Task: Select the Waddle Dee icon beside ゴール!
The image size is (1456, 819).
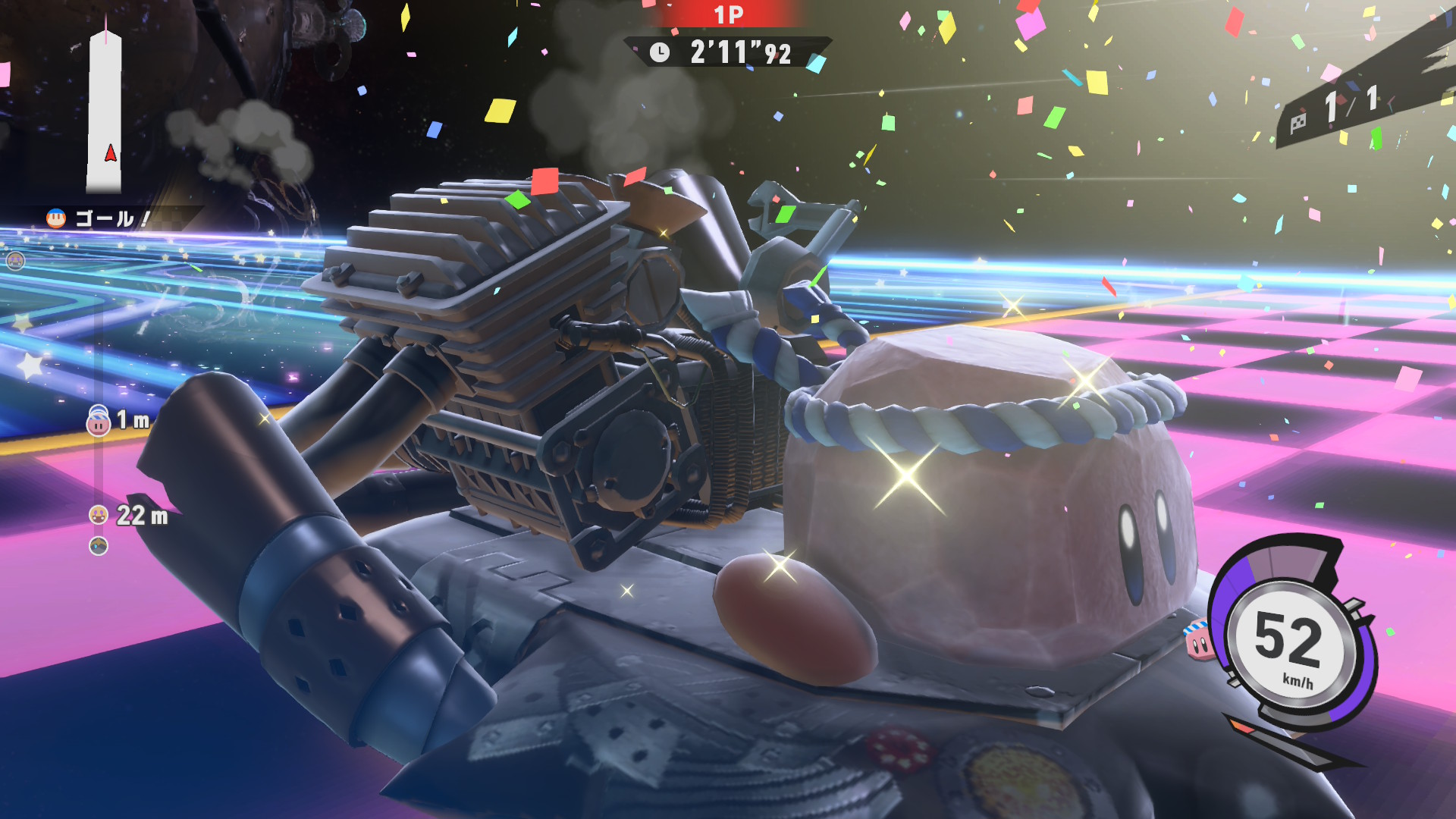Action: 56,218
